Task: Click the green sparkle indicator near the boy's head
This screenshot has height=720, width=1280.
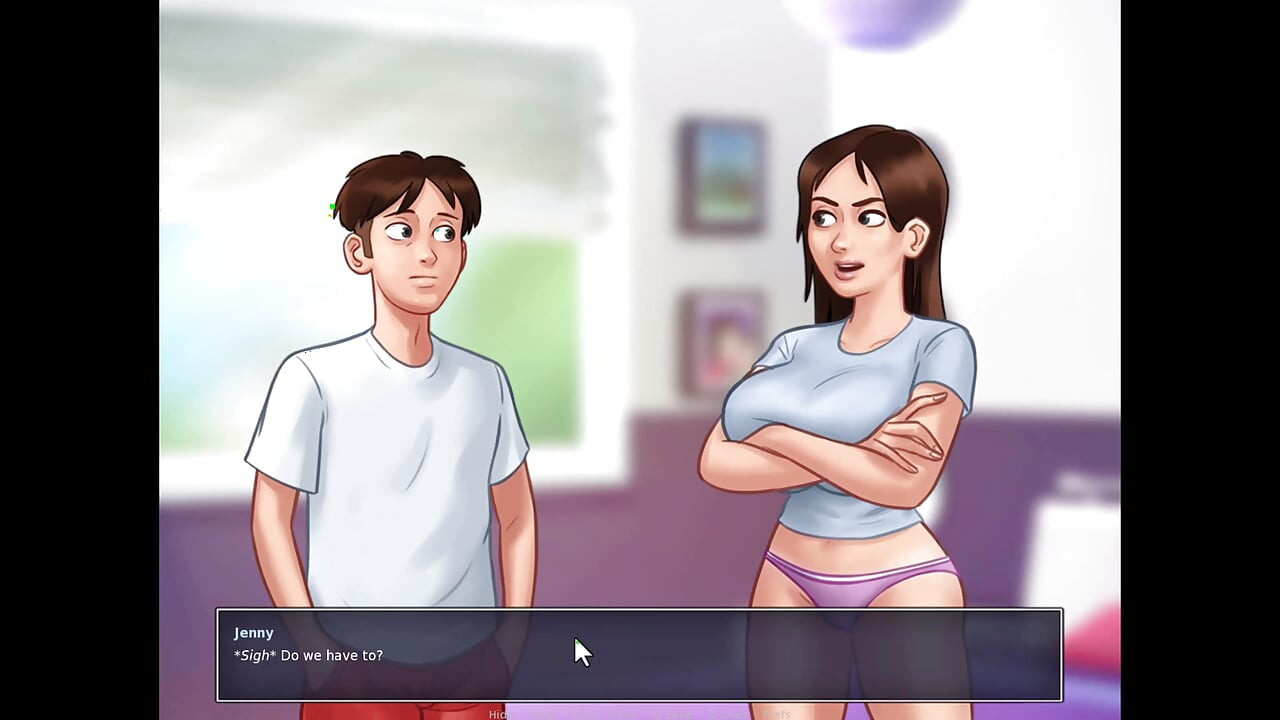Action: [331, 207]
